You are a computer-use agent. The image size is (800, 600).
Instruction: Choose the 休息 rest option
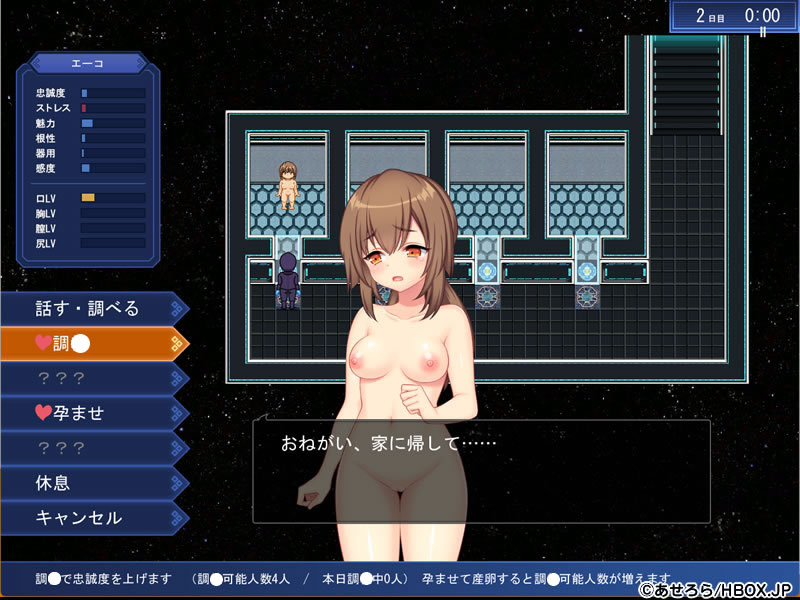[90, 483]
